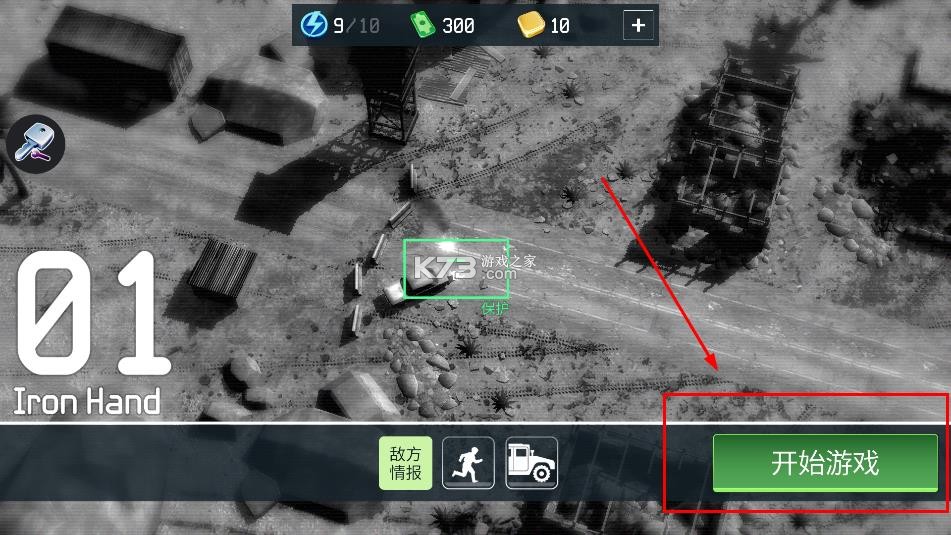Add currency with the plus button

638,26
